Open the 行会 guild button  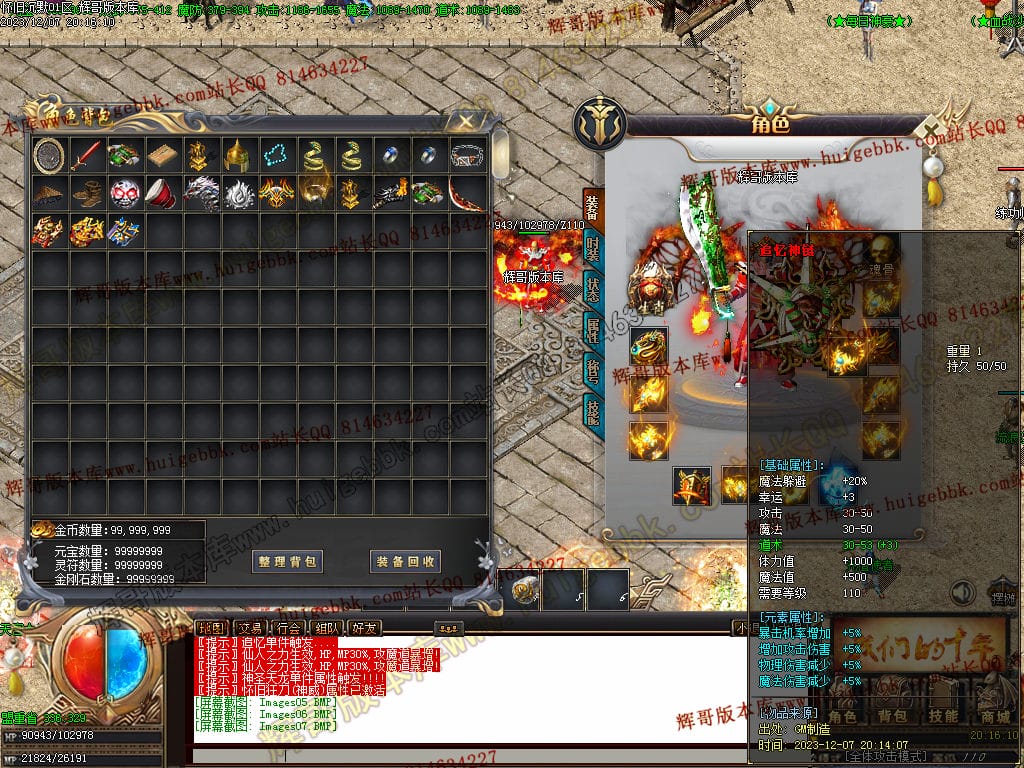pyautogui.click(x=289, y=628)
